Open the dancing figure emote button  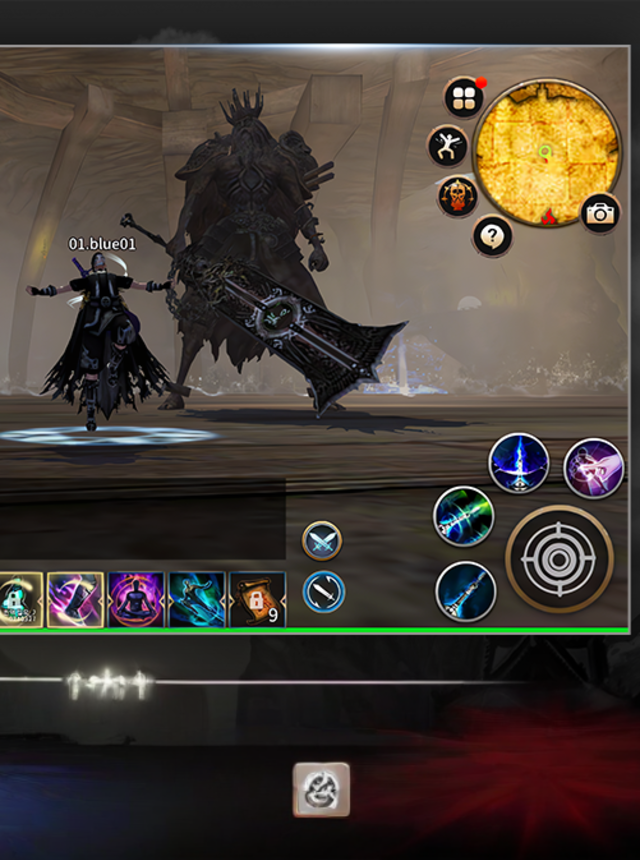click(447, 146)
